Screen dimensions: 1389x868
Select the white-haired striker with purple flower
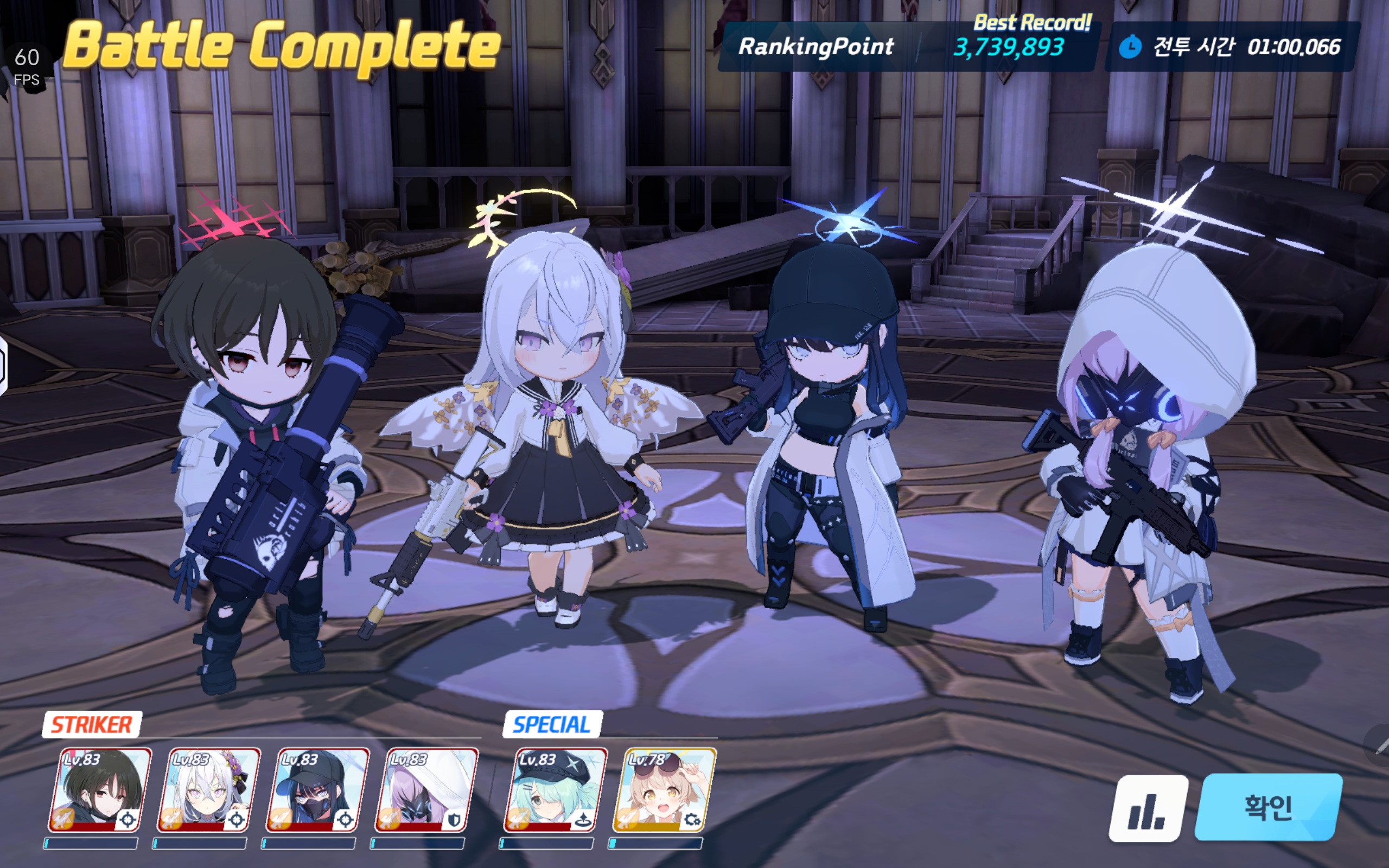click(x=208, y=790)
